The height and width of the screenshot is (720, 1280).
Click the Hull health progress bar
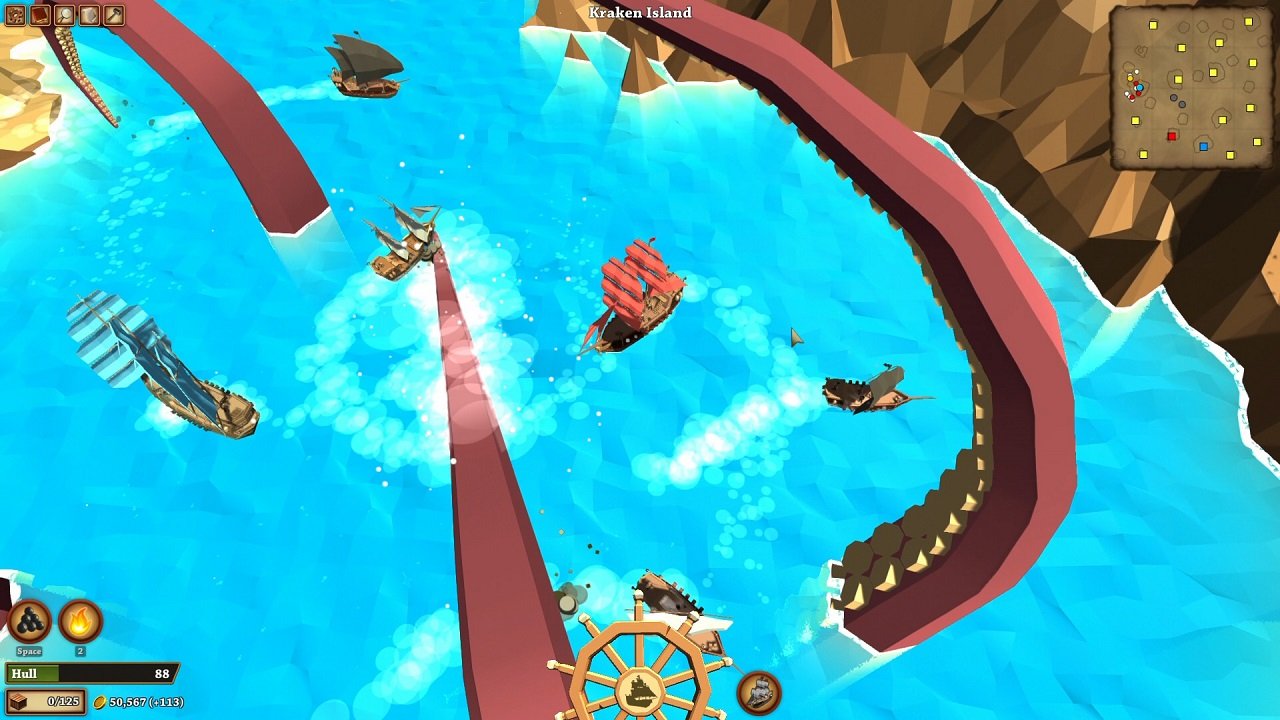[90, 673]
